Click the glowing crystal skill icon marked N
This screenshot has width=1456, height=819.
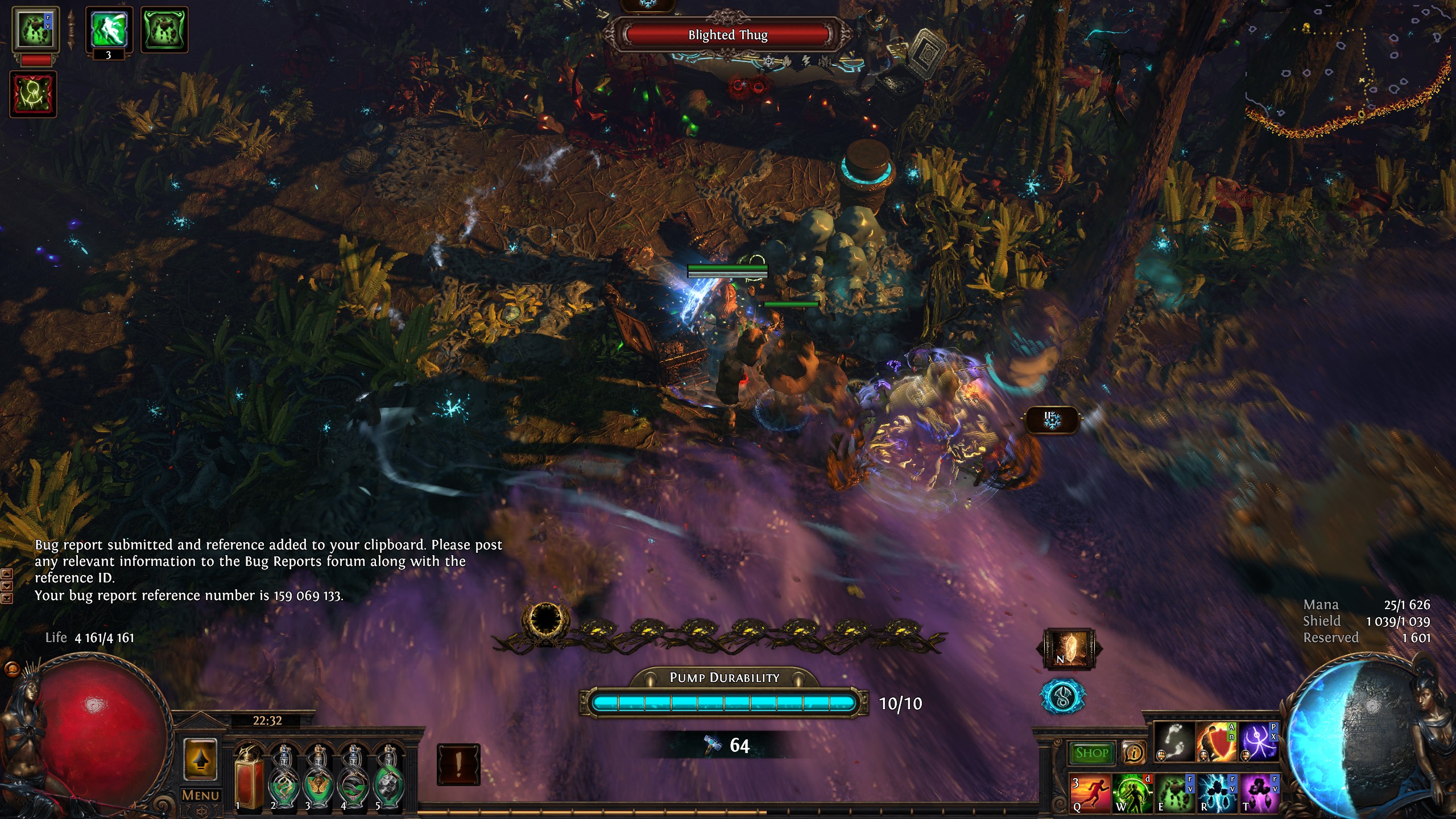pyautogui.click(x=1069, y=648)
